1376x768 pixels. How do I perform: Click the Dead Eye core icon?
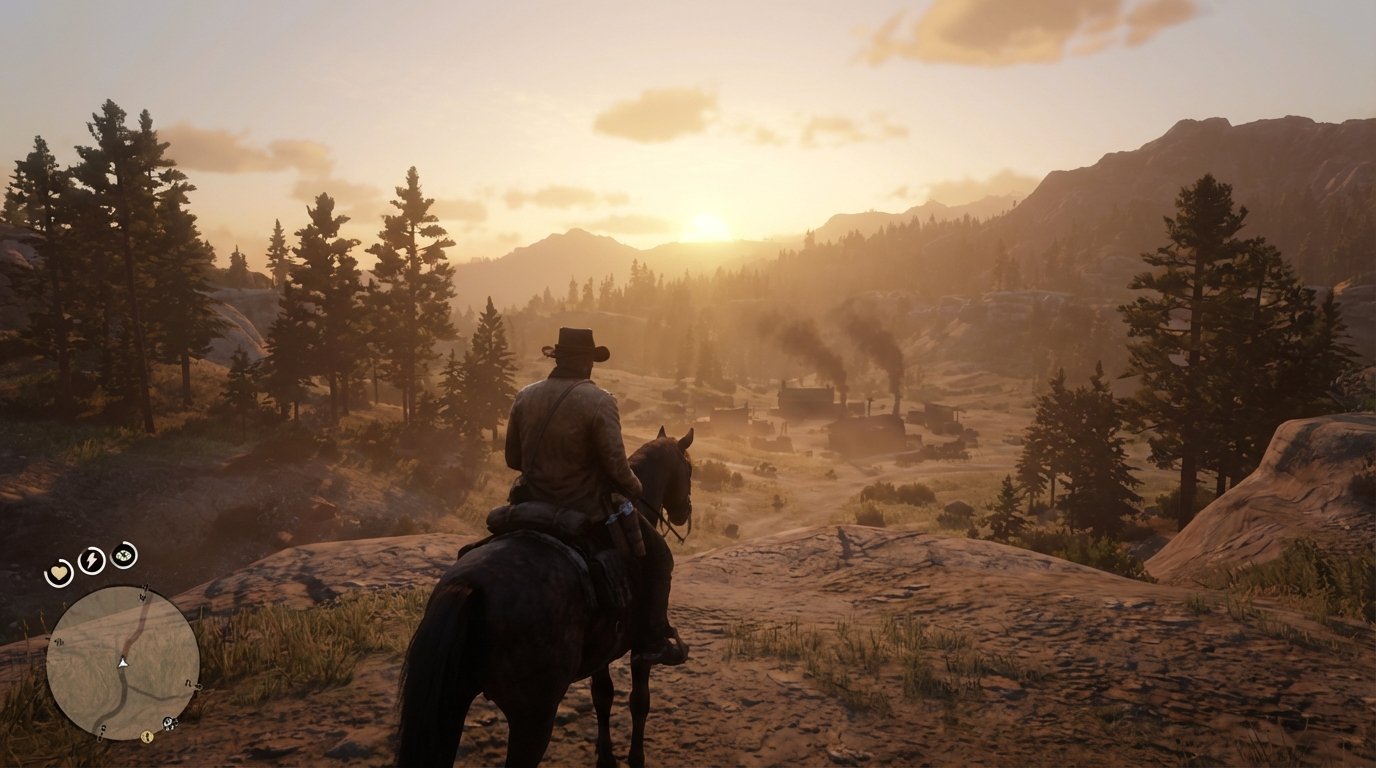point(121,557)
